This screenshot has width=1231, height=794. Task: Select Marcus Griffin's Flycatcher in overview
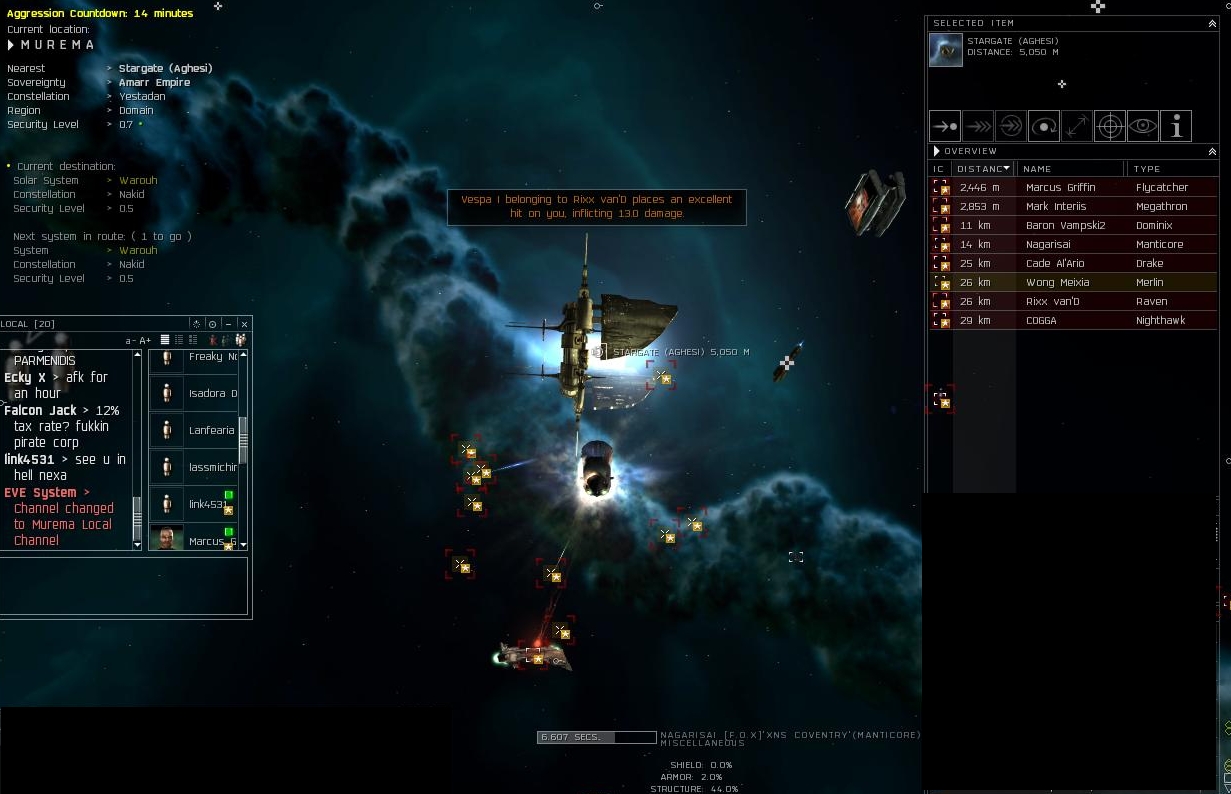(1060, 187)
